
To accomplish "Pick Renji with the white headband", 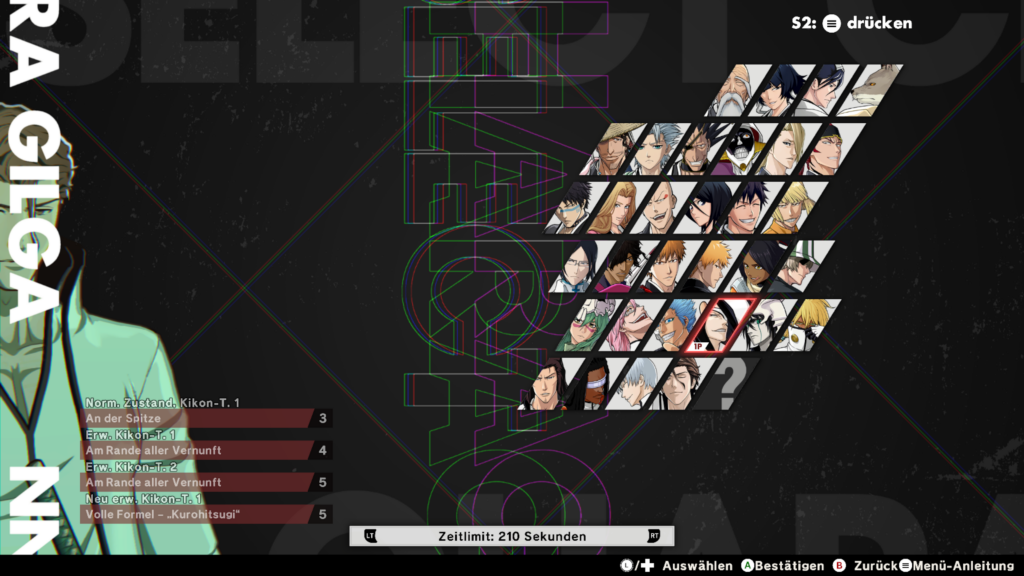I will click(x=823, y=149).
